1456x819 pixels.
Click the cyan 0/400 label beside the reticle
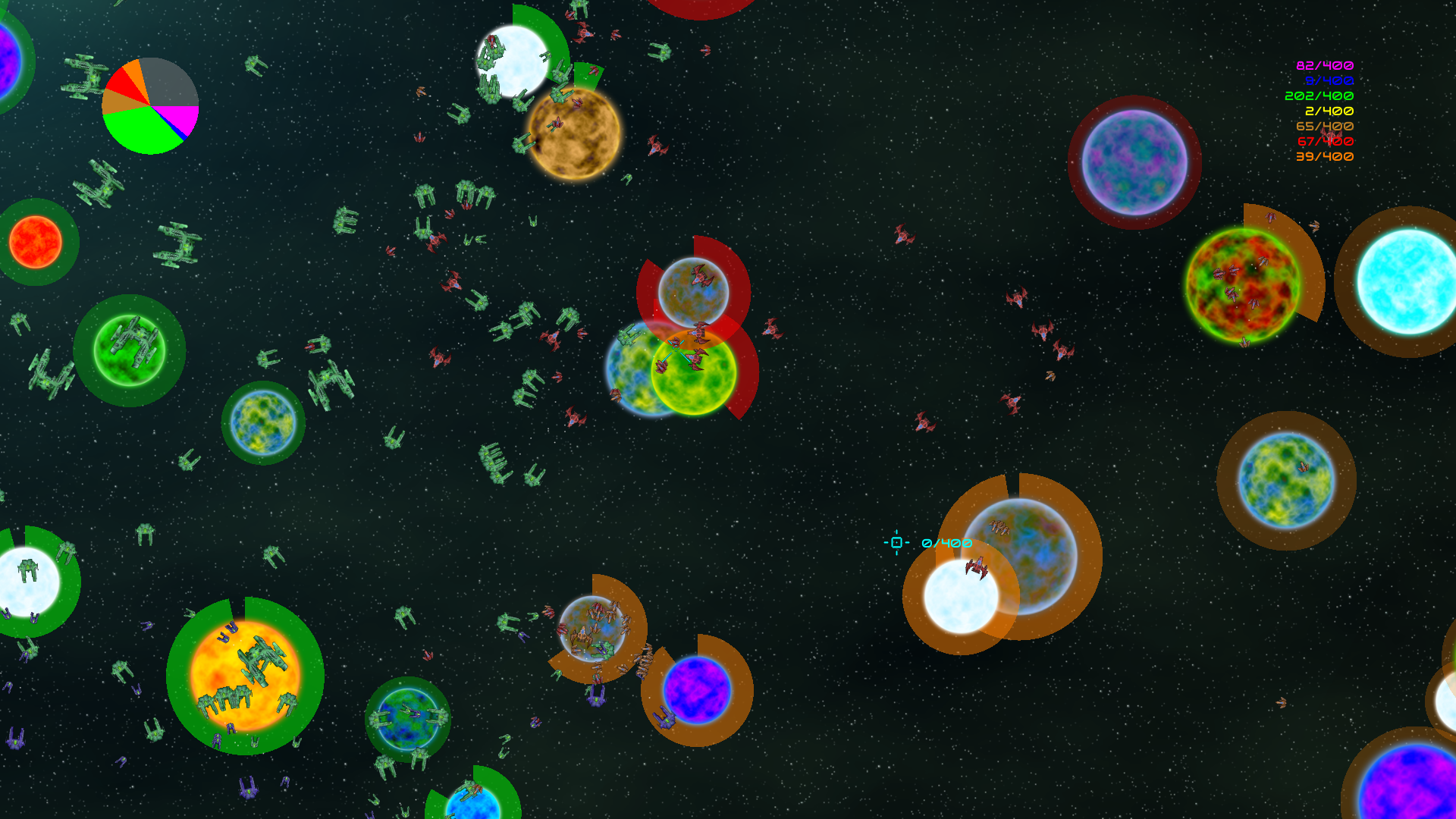pos(946,544)
